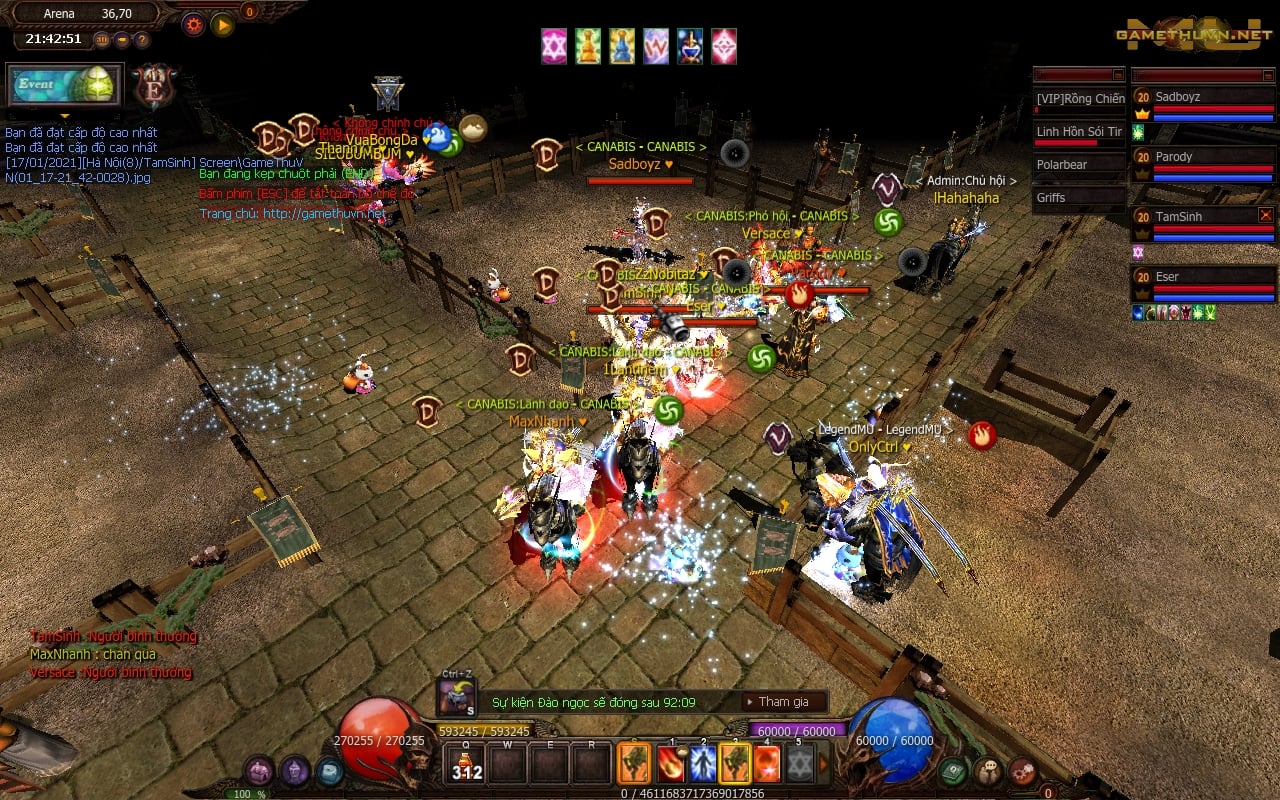
Task: Minimize the party list panel
Action: 1268,75
